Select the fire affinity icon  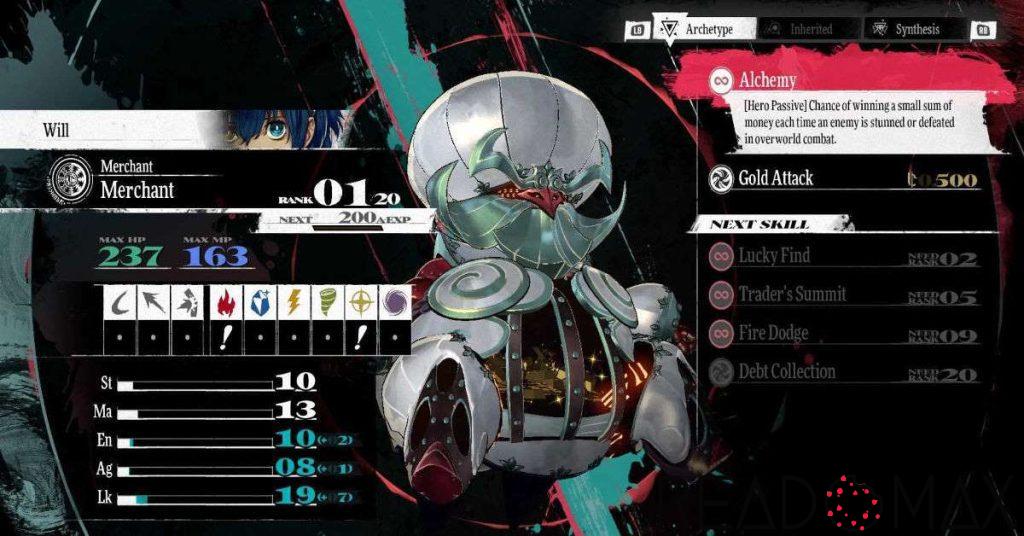coord(226,301)
